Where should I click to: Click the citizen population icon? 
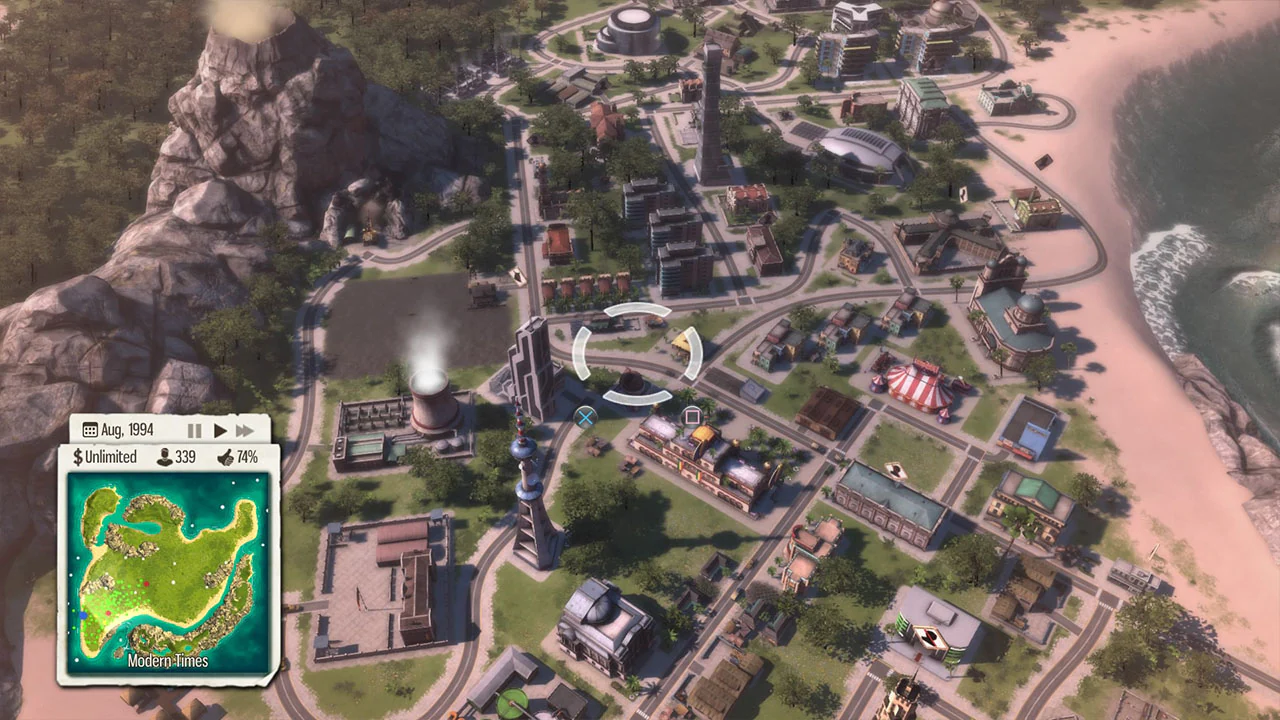(163, 456)
